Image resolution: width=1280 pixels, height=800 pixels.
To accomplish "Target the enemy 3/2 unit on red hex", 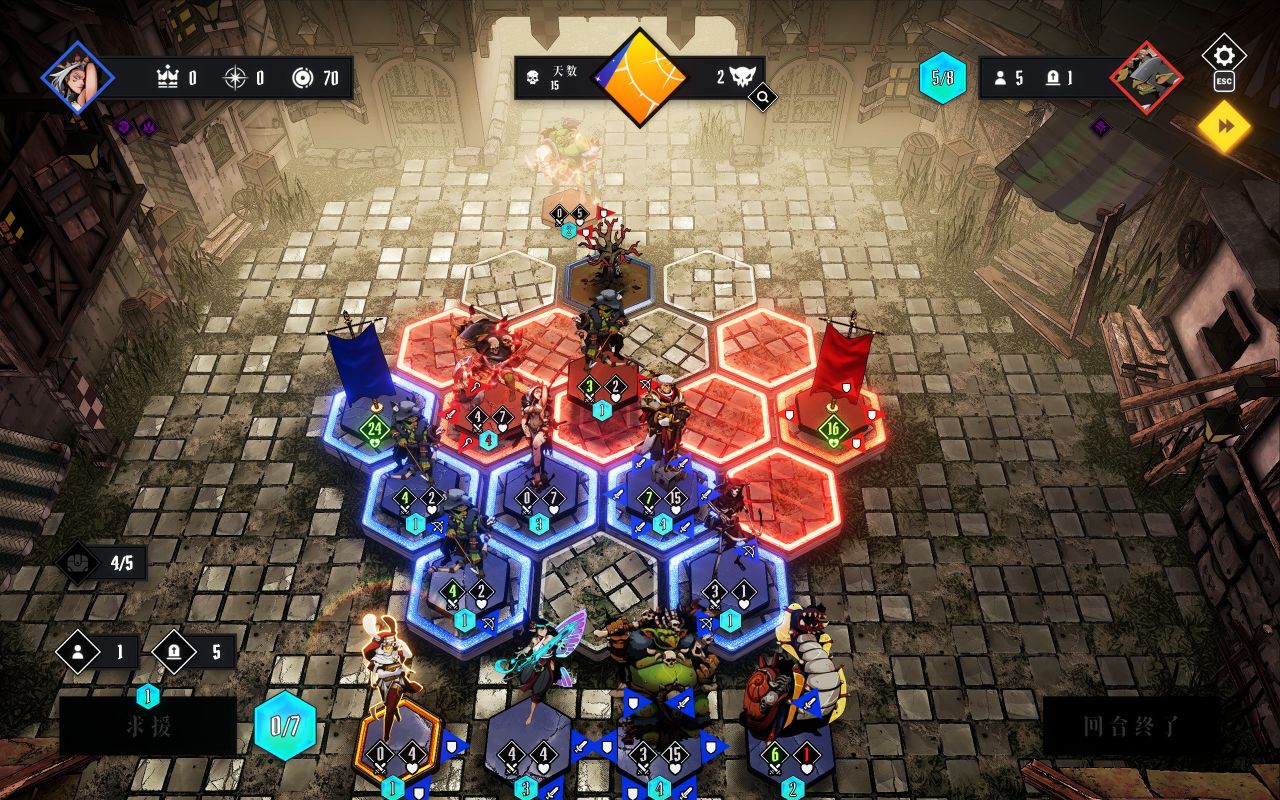I will pyautogui.click(x=603, y=380).
